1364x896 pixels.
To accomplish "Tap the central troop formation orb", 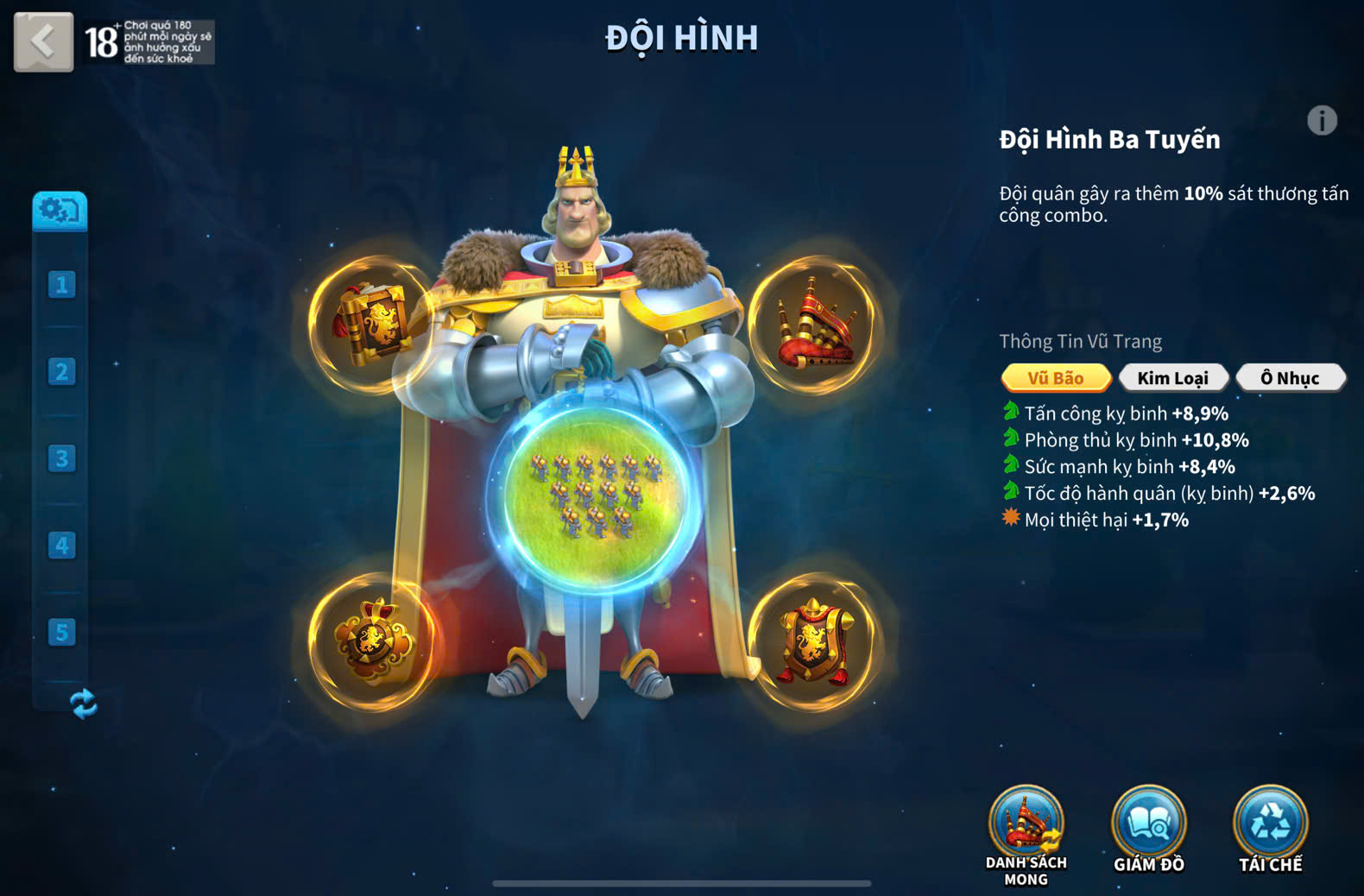I will tap(594, 499).
